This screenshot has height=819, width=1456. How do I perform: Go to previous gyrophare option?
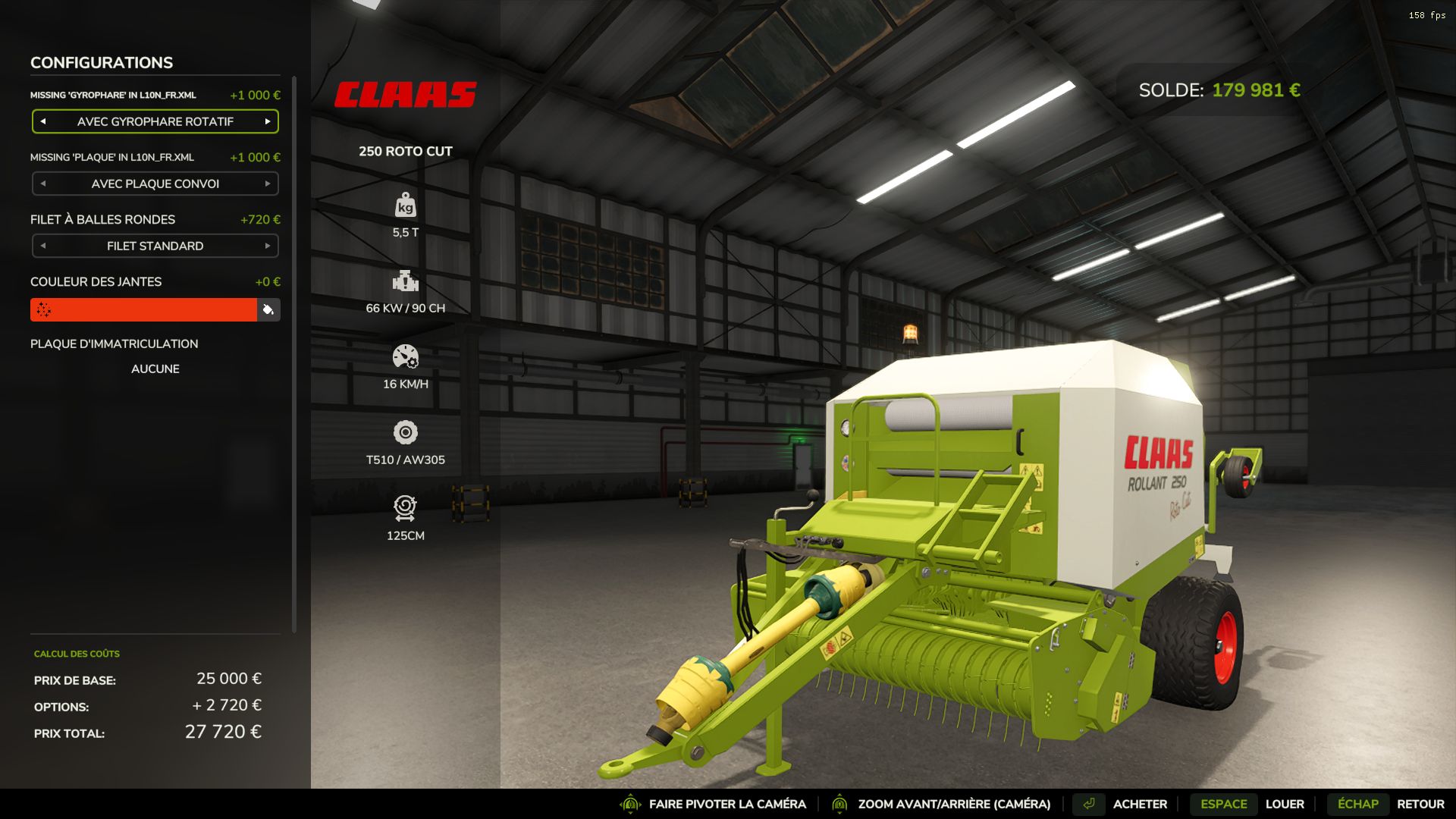[x=43, y=121]
